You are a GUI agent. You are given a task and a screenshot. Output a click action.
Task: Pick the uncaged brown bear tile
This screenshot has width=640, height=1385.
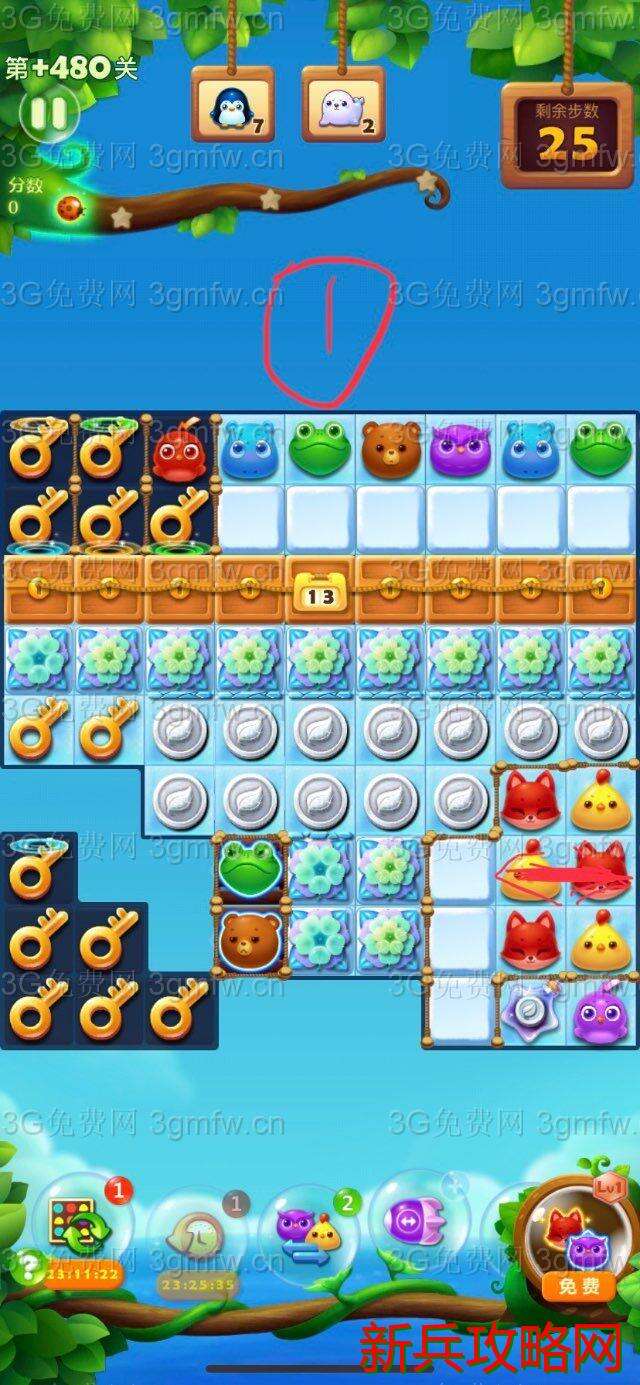[x=391, y=449]
